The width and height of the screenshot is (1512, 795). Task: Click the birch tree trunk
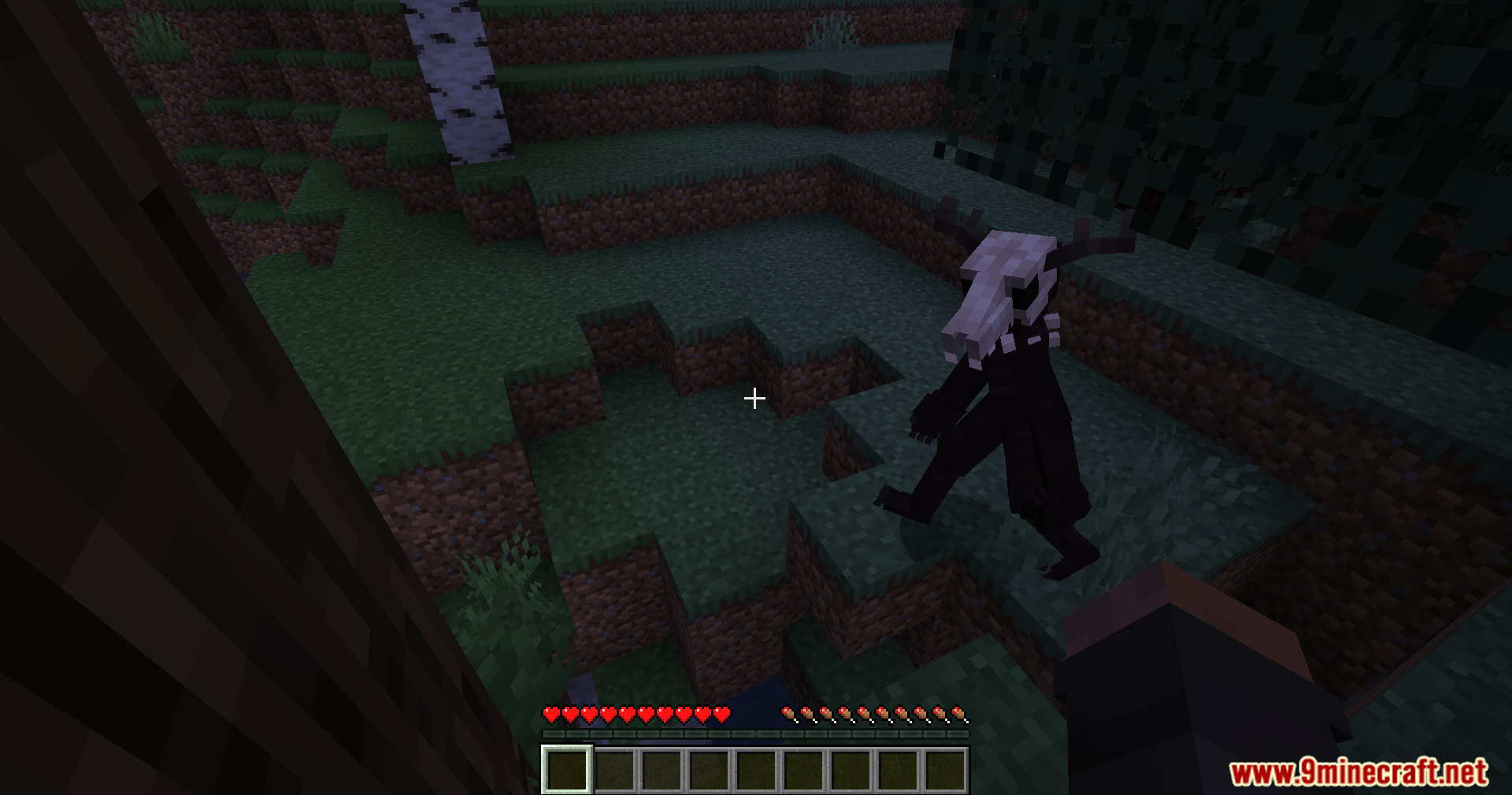coord(457,79)
